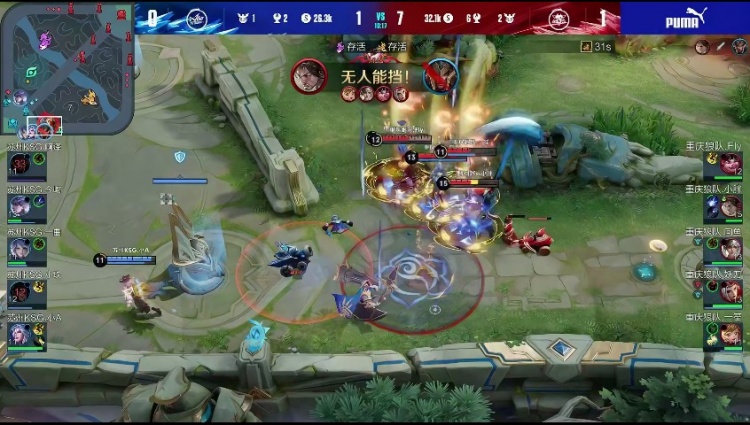
Task: Click the slain hero portrait in kill banner
Action: point(438,76)
